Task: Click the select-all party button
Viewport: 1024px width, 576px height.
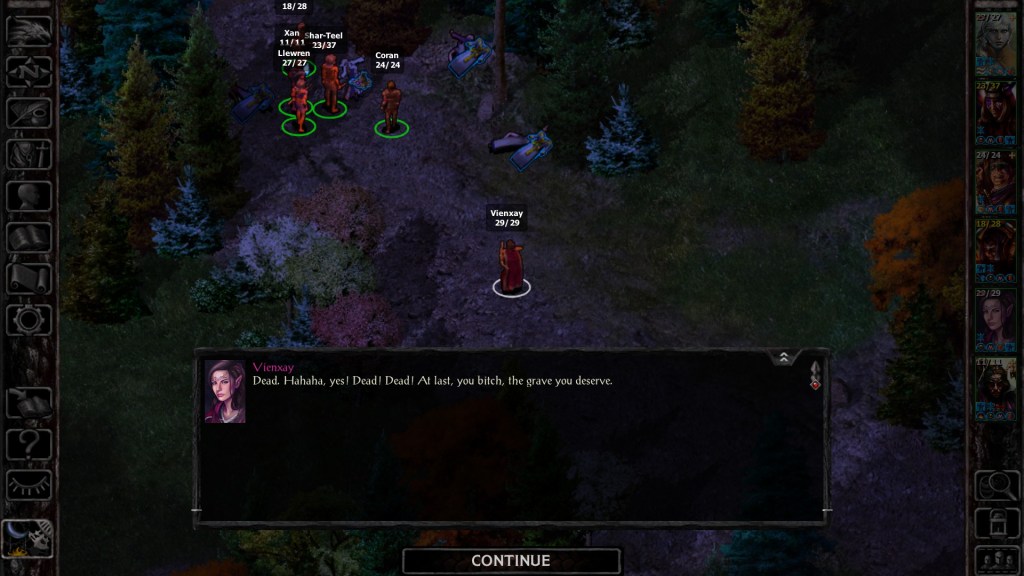Action: 995,557
